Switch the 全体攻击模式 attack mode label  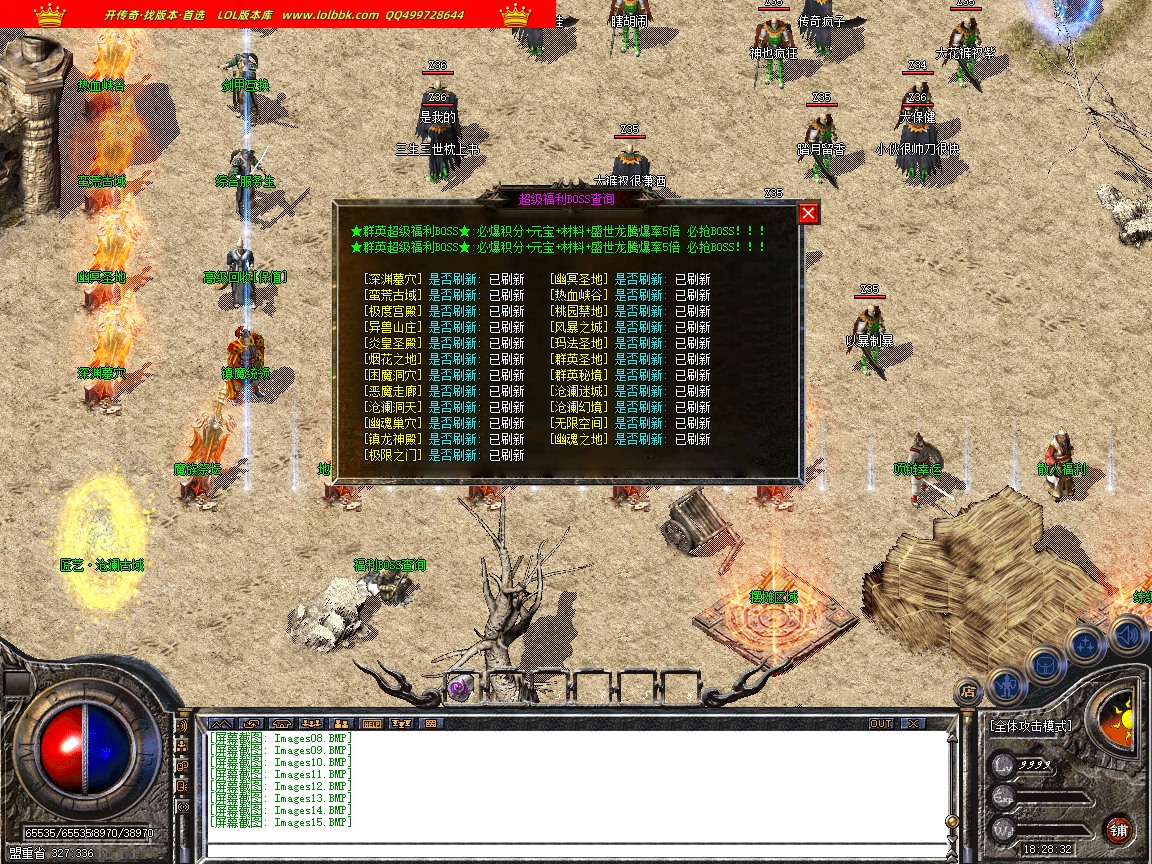1030,726
